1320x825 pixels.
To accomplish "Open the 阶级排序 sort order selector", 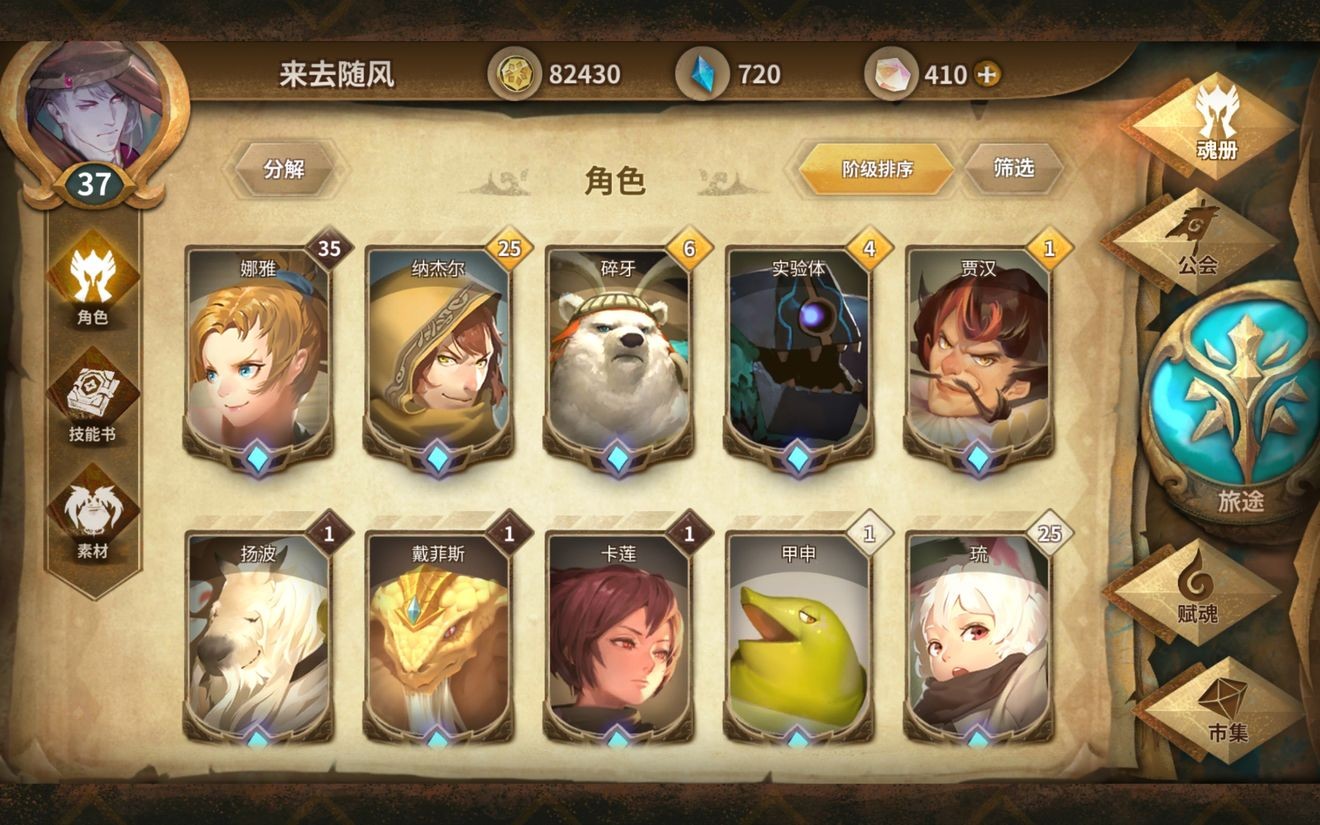I will (877, 168).
